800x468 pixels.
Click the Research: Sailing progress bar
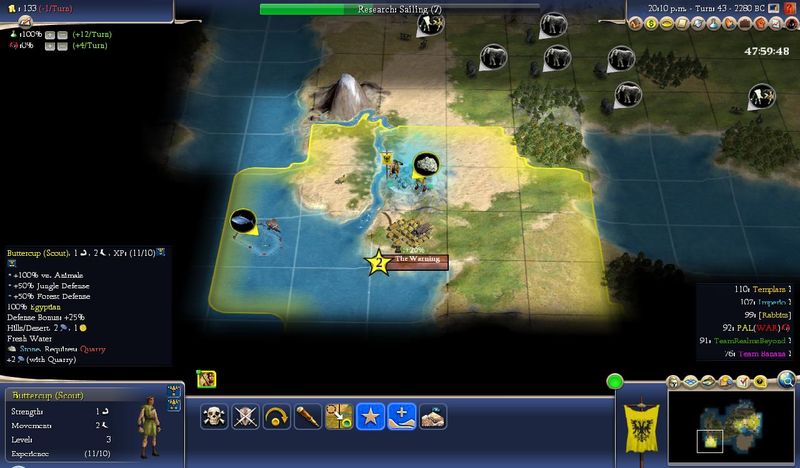[x=399, y=9]
